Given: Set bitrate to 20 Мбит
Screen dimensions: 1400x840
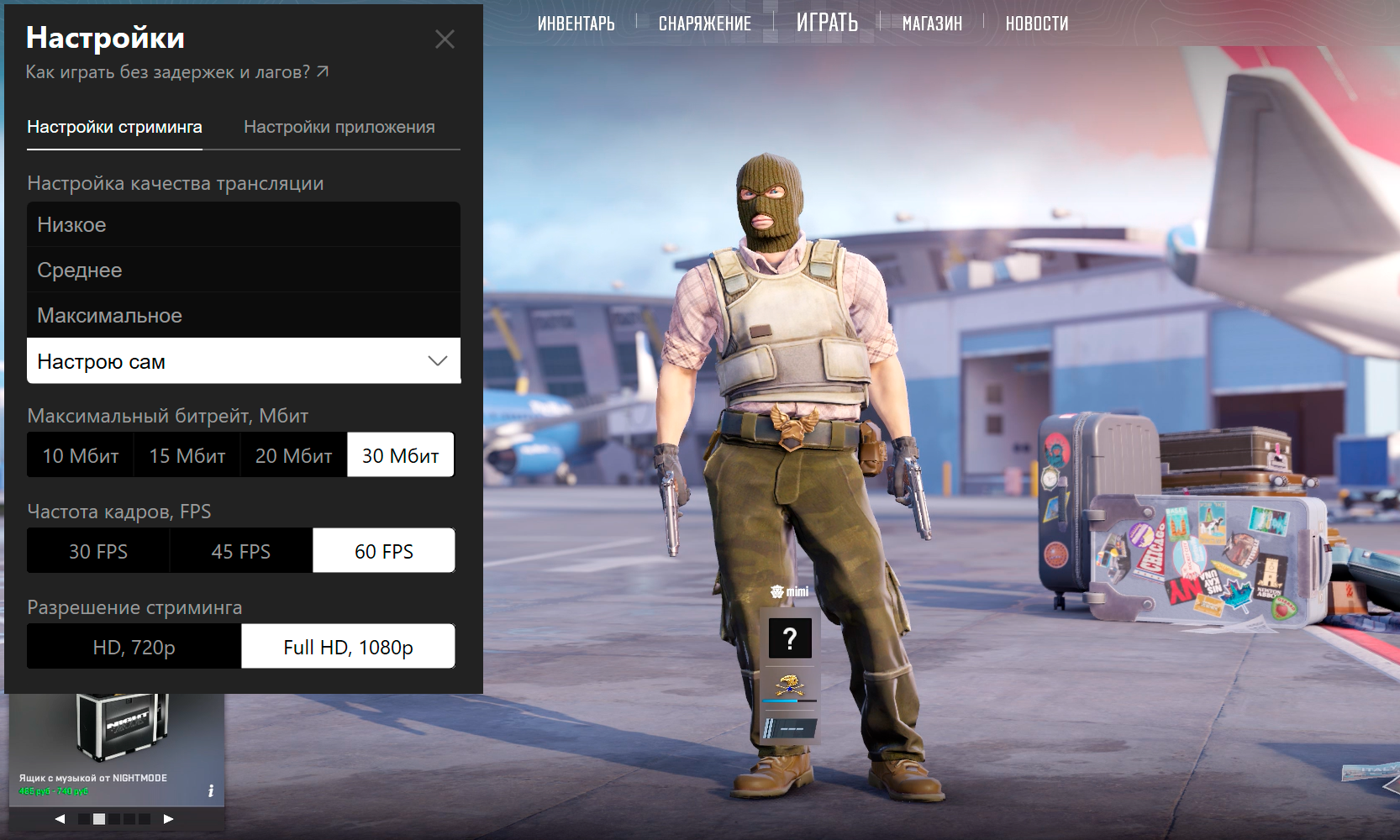Looking at the screenshot, I should [294, 455].
